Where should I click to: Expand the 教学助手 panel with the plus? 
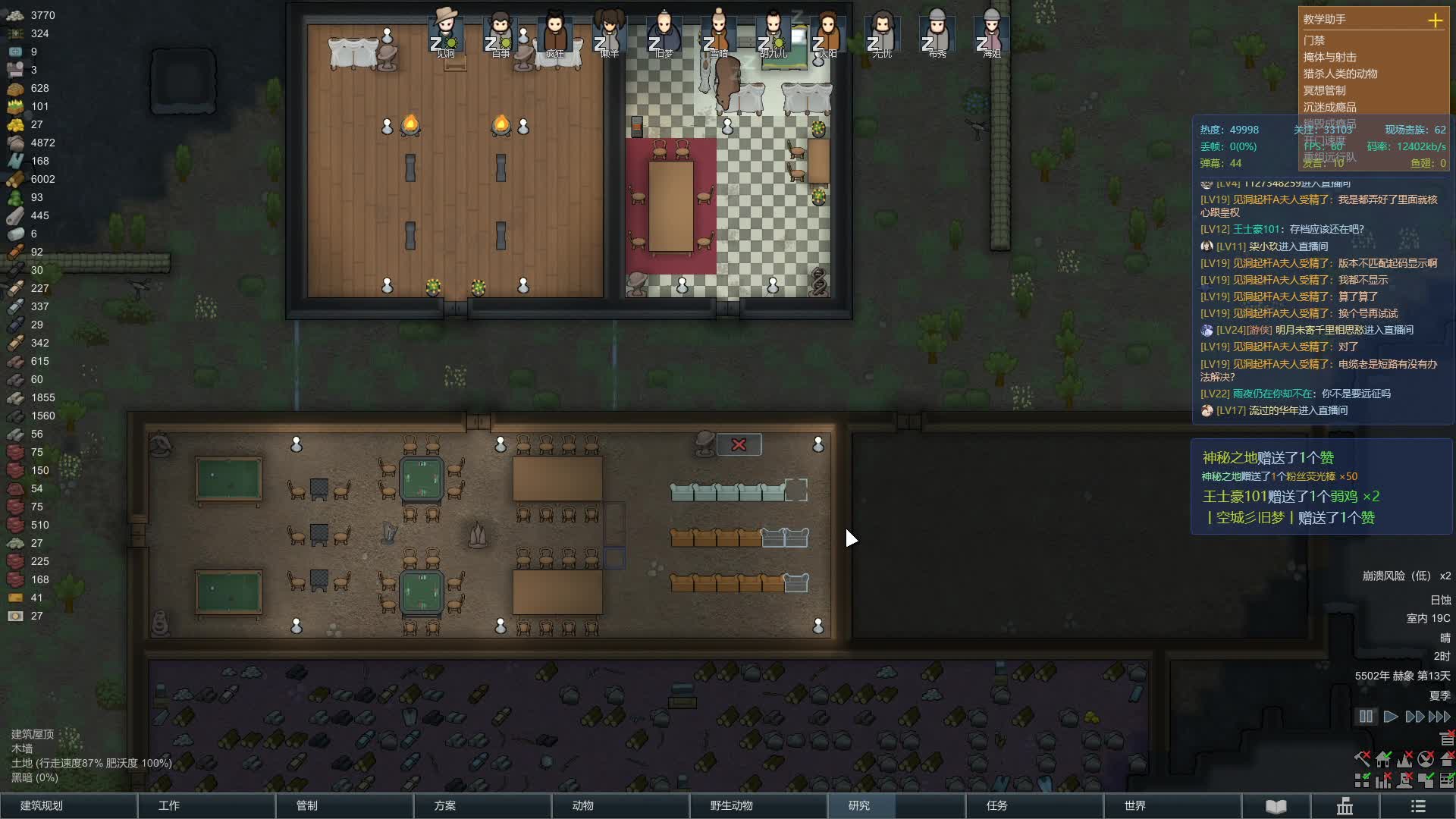1435,20
